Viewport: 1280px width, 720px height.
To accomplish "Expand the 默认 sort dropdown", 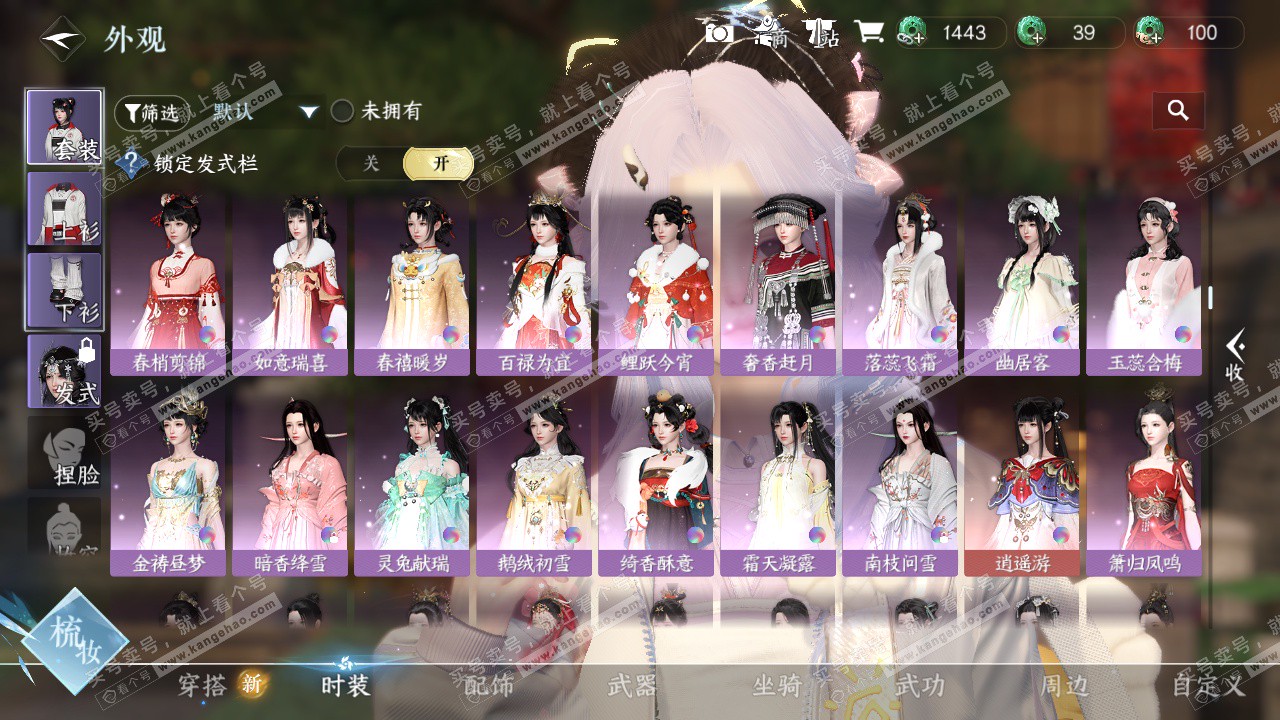I will point(265,112).
